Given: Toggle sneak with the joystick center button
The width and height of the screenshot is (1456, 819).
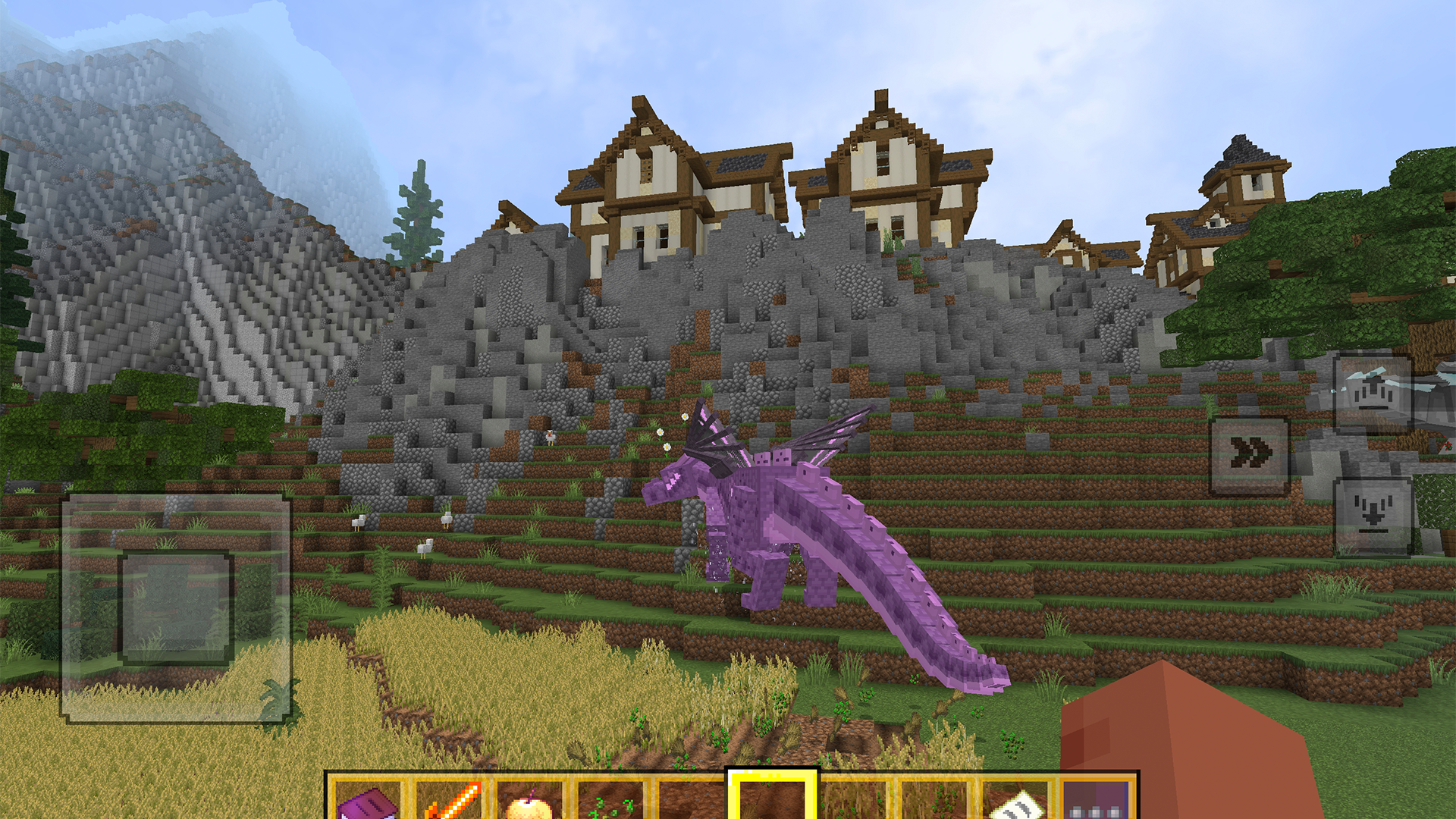Looking at the screenshot, I should [175, 607].
